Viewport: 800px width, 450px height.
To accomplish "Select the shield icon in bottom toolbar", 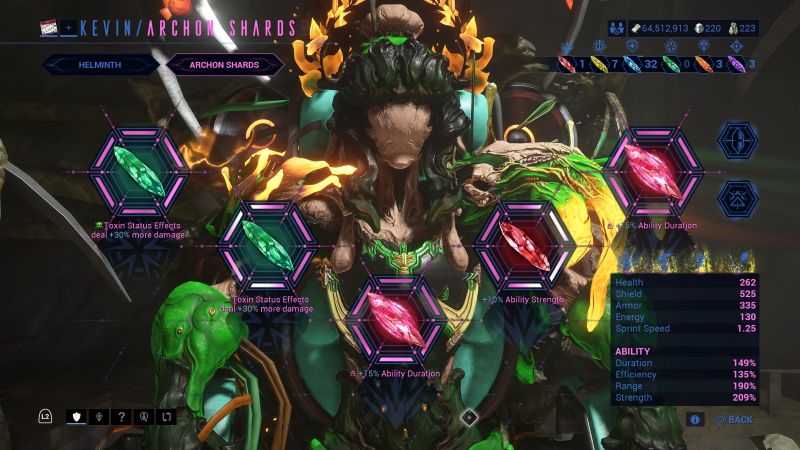I will (x=76, y=416).
